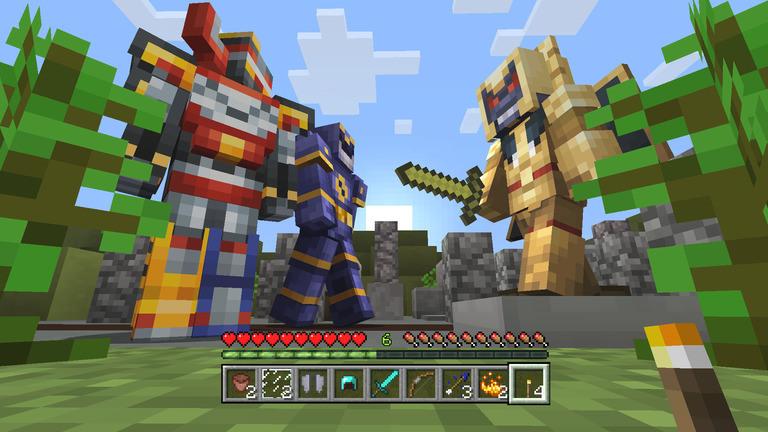Choose the glass pane stack slot
This screenshot has width=768, height=432.
pyautogui.click(x=275, y=382)
